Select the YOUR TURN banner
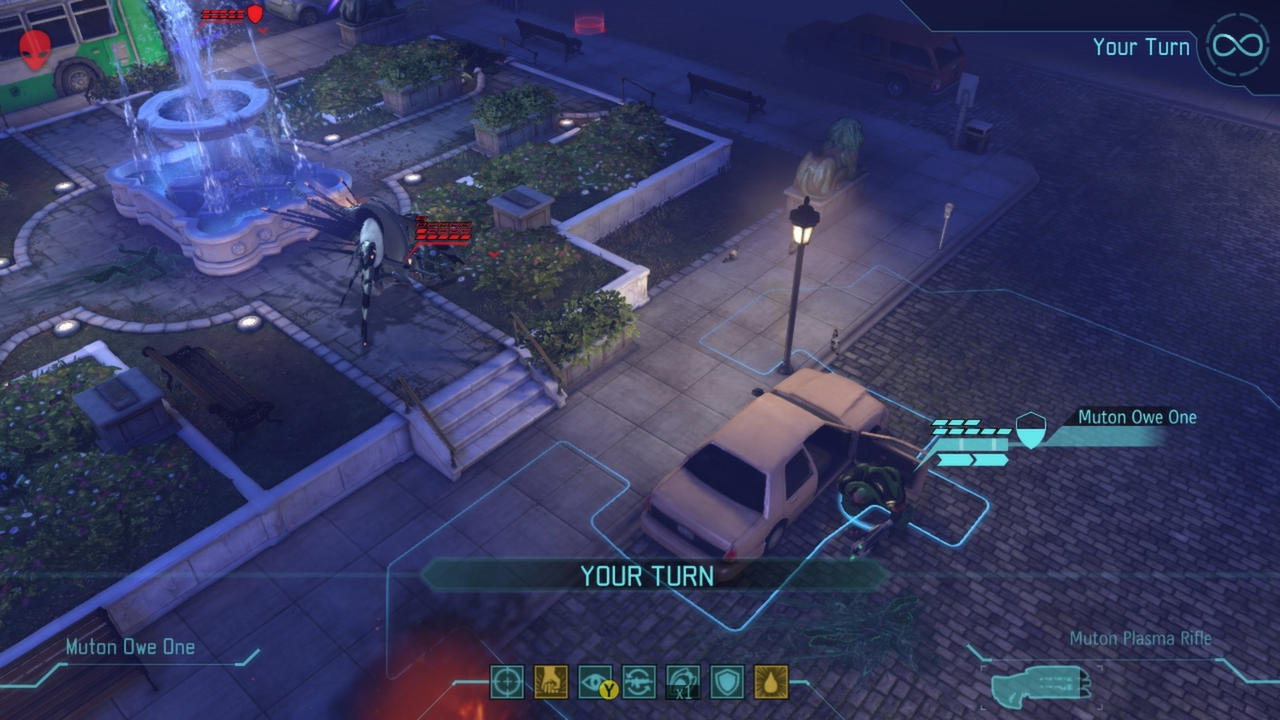This screenshot has height=720, width=1280. click(x=645, y=576)
